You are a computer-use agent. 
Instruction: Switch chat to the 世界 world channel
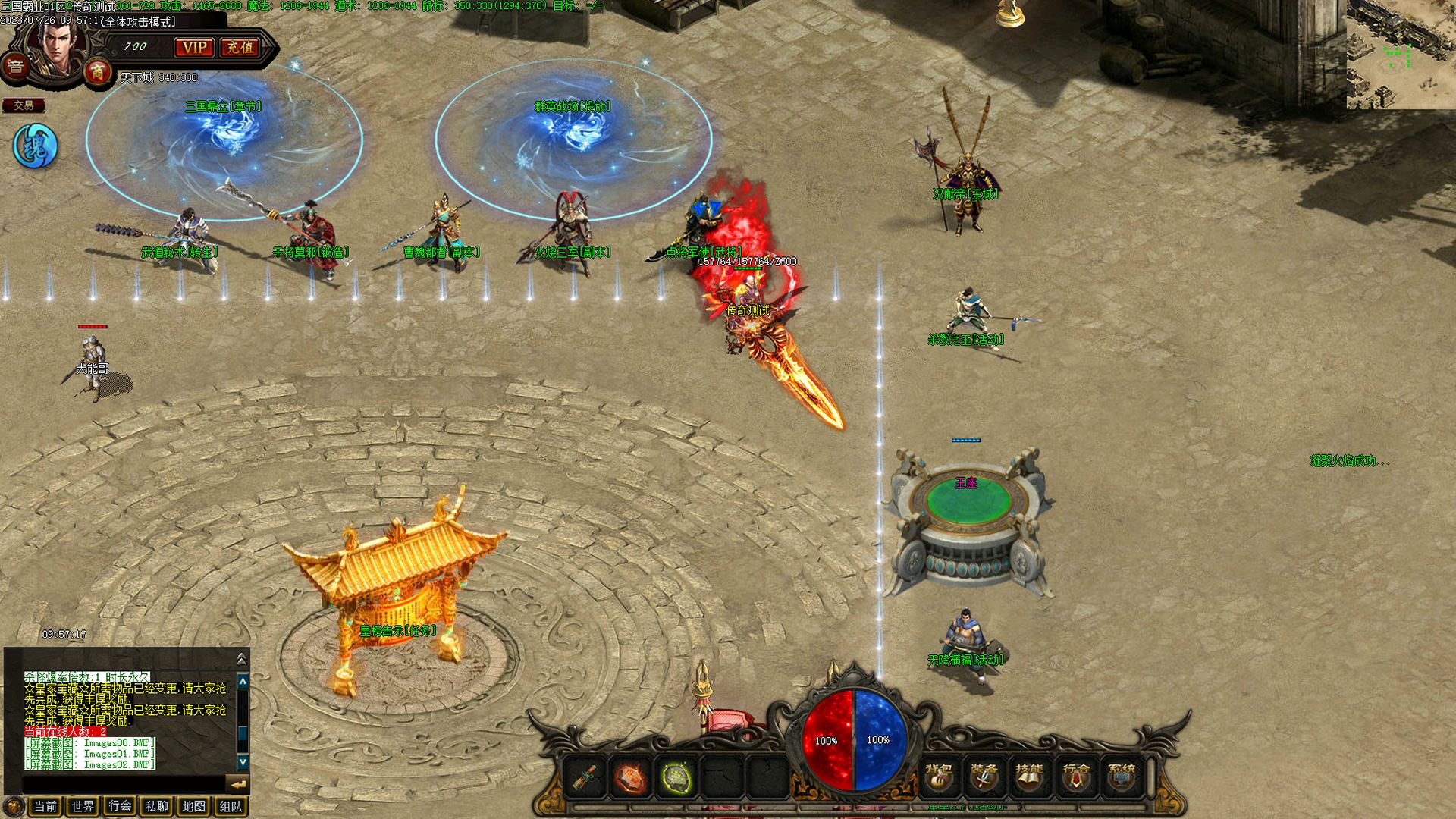[83, 806]
